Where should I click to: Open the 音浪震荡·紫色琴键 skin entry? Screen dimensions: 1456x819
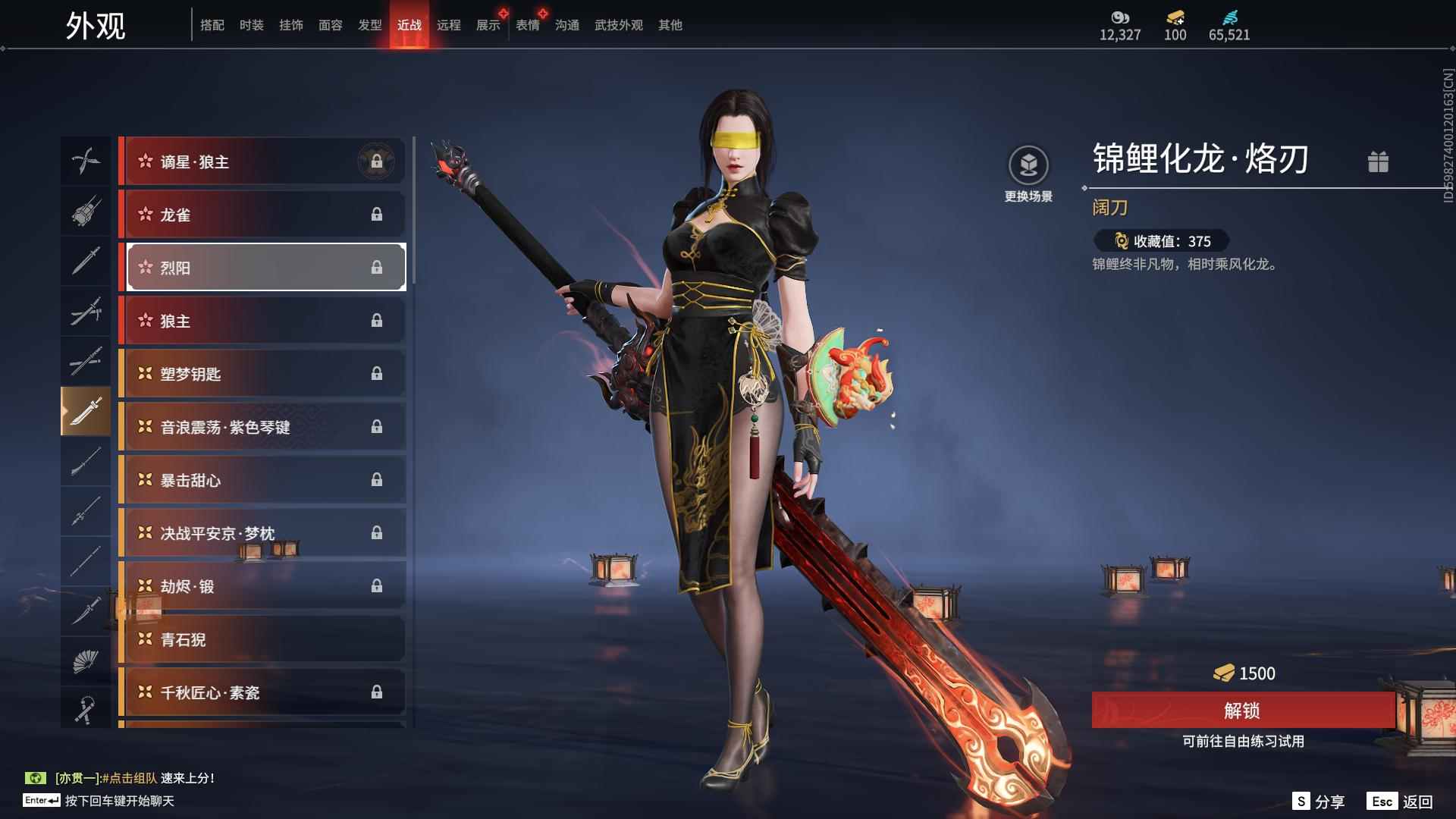click(x=263, y=427)
